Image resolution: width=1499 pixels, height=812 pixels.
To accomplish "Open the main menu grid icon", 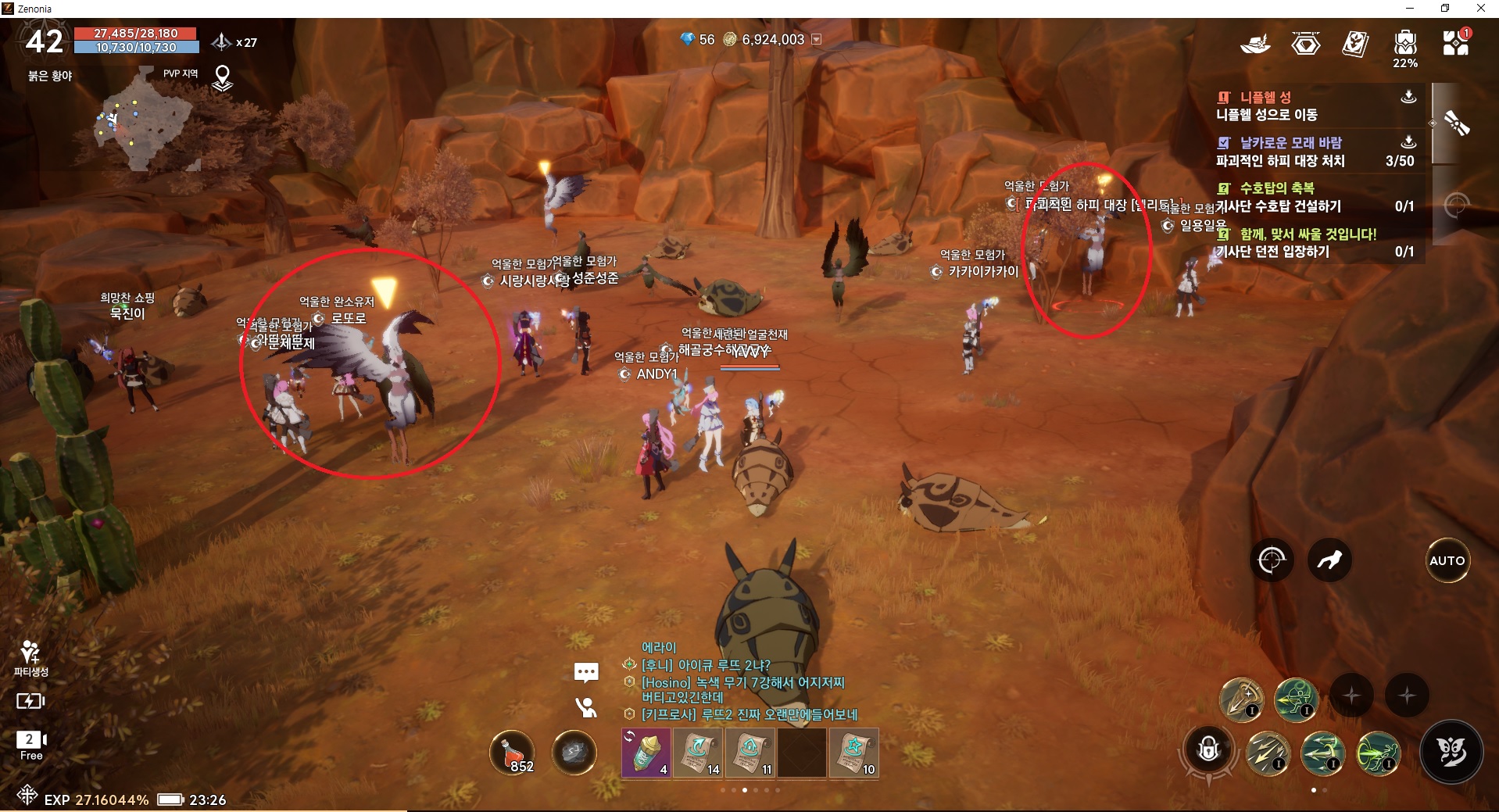I will [1455, 44].
